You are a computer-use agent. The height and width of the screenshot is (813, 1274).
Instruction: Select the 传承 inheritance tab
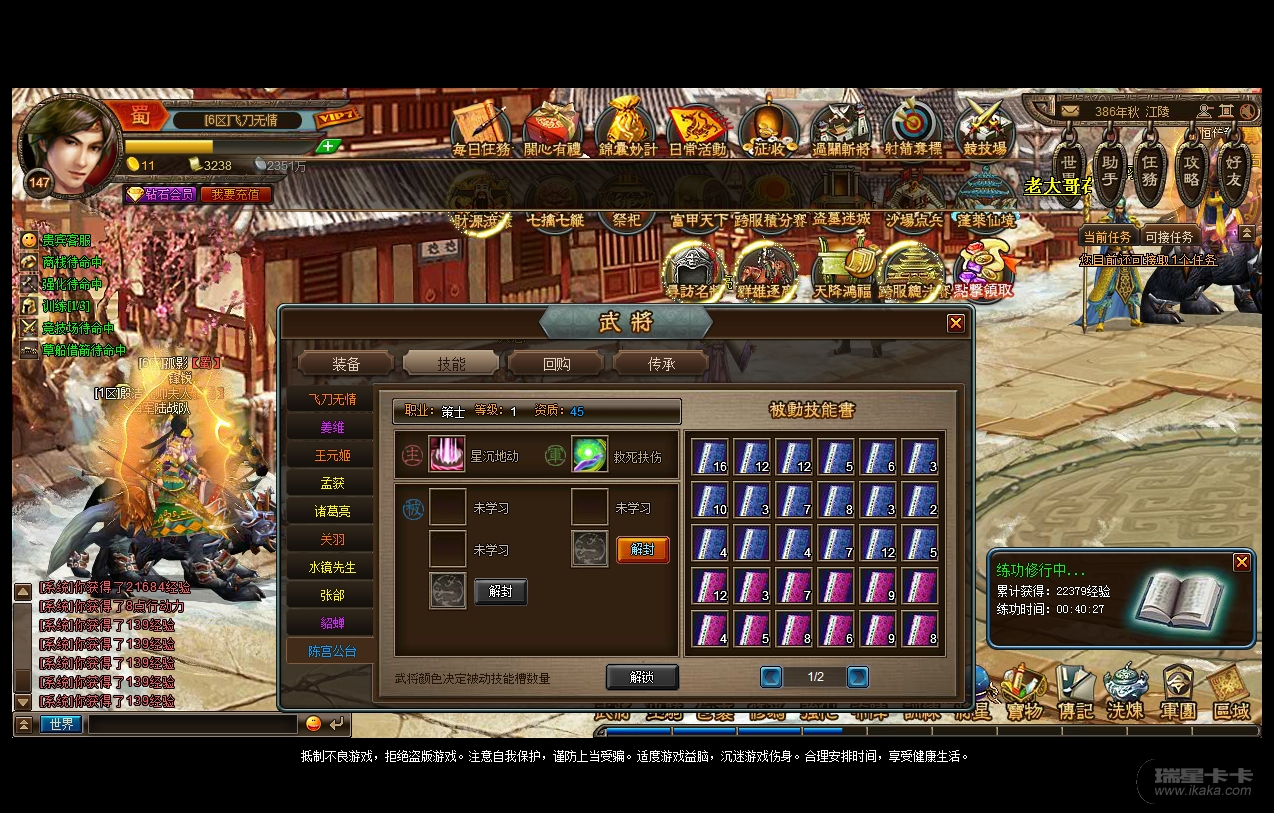coord(661,364)
